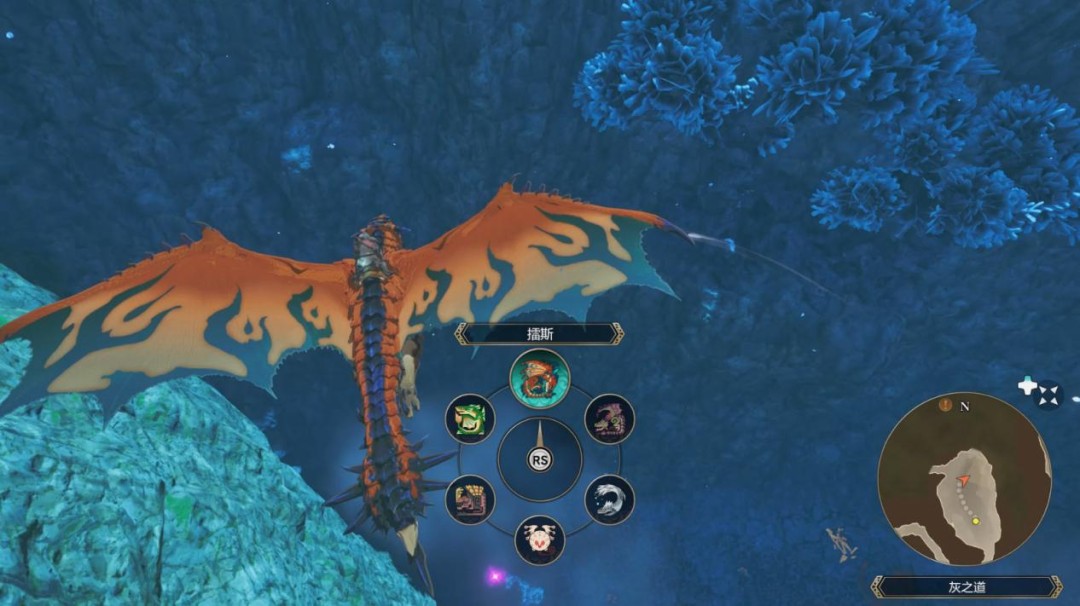Viewport: 1080px width, 606px height.
Task: Expand the map with the four-arrow icon
Action: coord(1048,395)
